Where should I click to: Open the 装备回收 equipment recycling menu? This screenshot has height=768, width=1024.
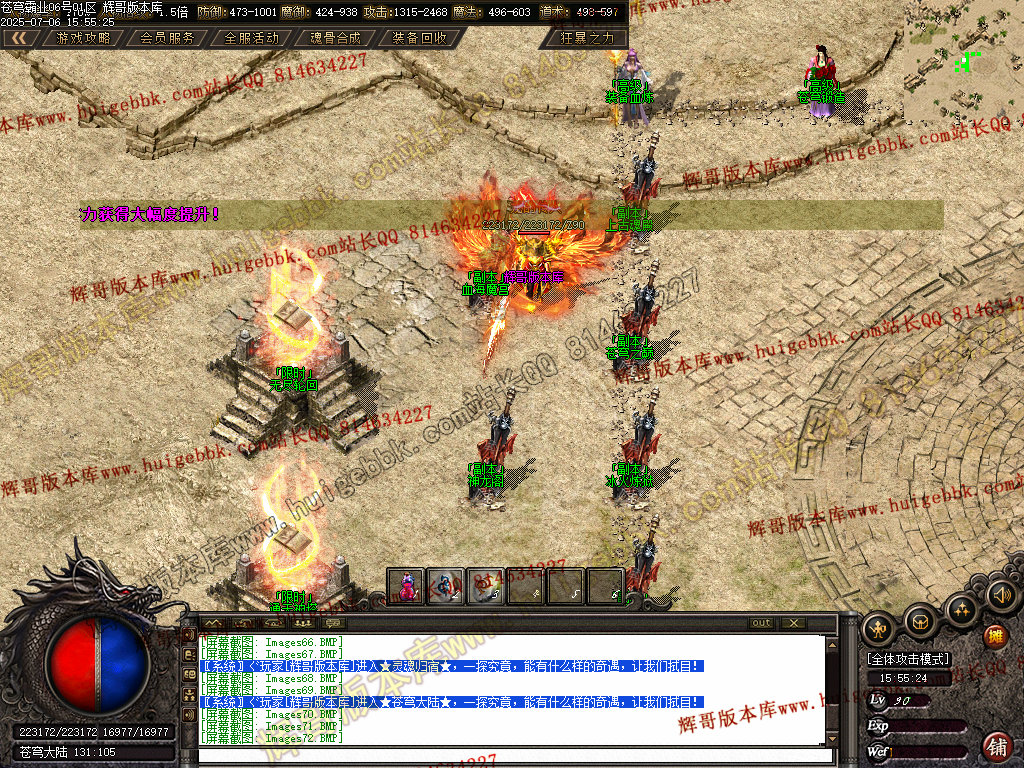point(419,38)
